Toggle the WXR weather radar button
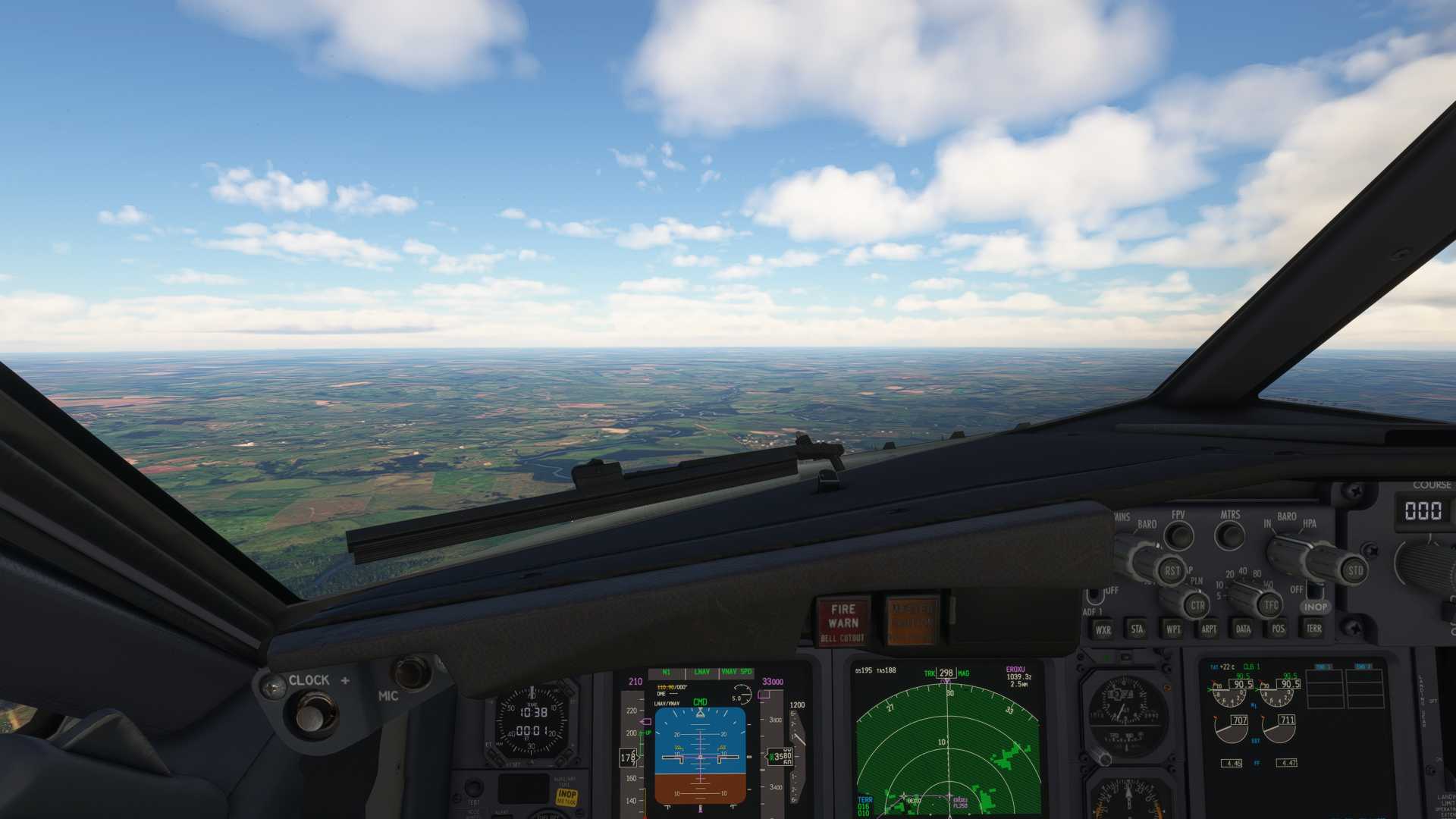1456x819 pixels. pyautogui.click(x=1103, y=629)
